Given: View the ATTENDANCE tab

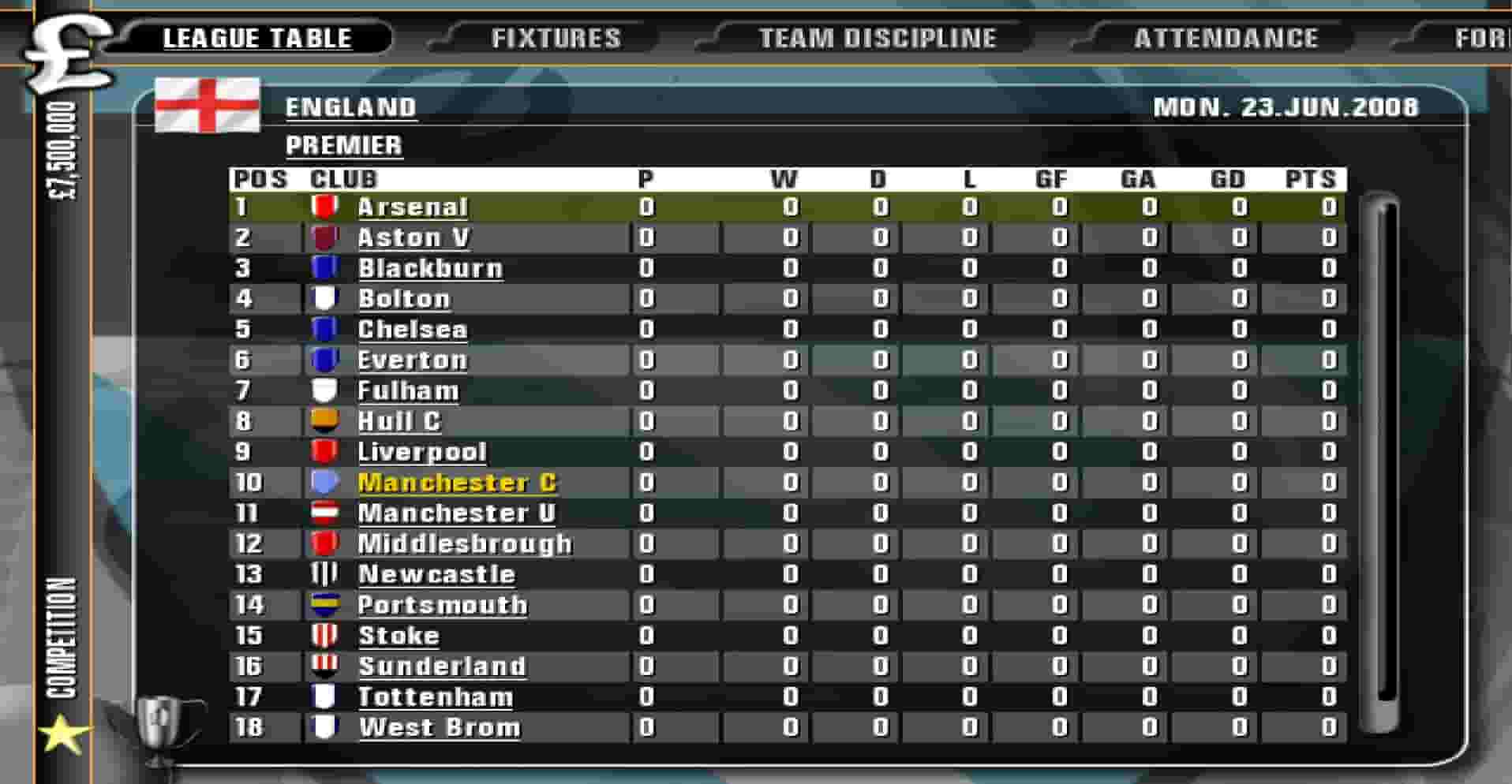Looking at the screenshot, I should pos(1224,35).
